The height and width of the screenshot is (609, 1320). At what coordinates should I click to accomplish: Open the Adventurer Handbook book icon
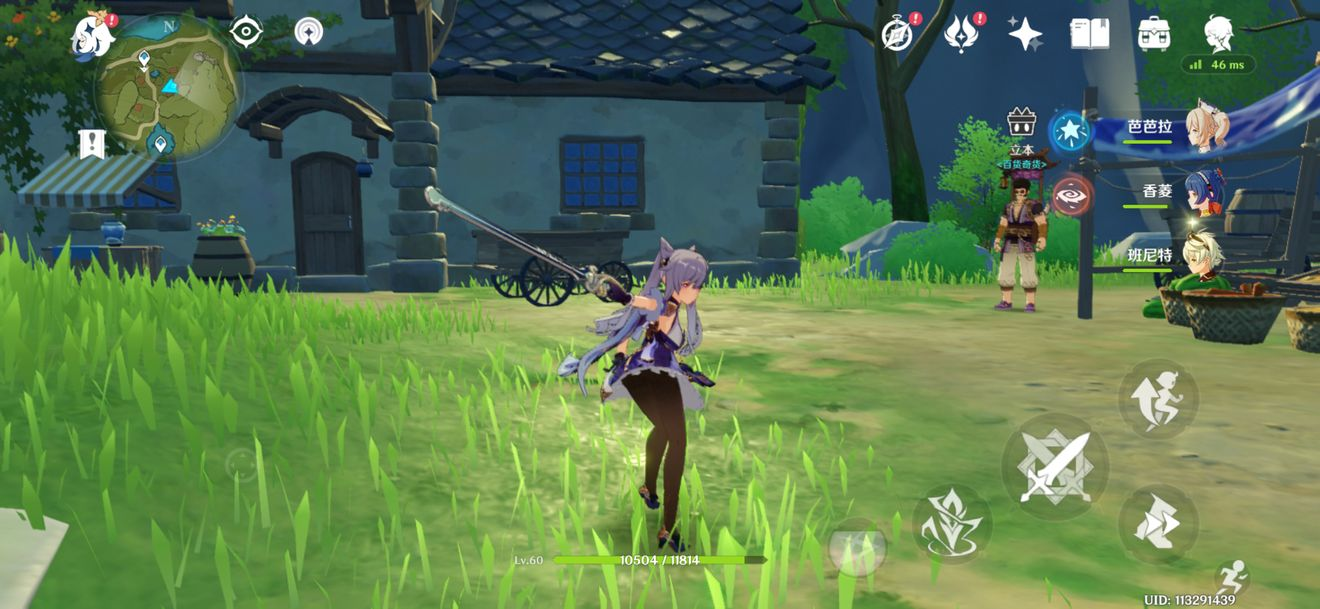(1089, 34)
